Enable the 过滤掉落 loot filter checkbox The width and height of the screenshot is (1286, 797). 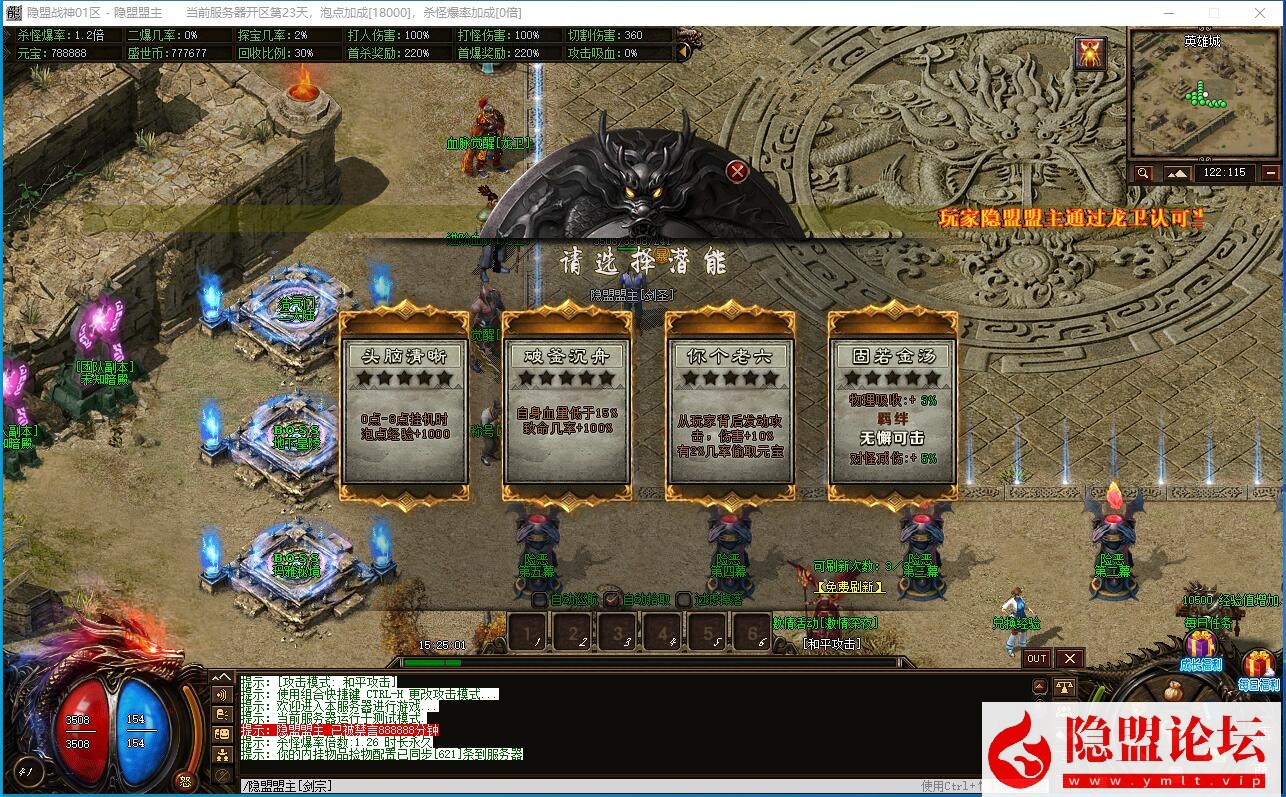point(682,598)
